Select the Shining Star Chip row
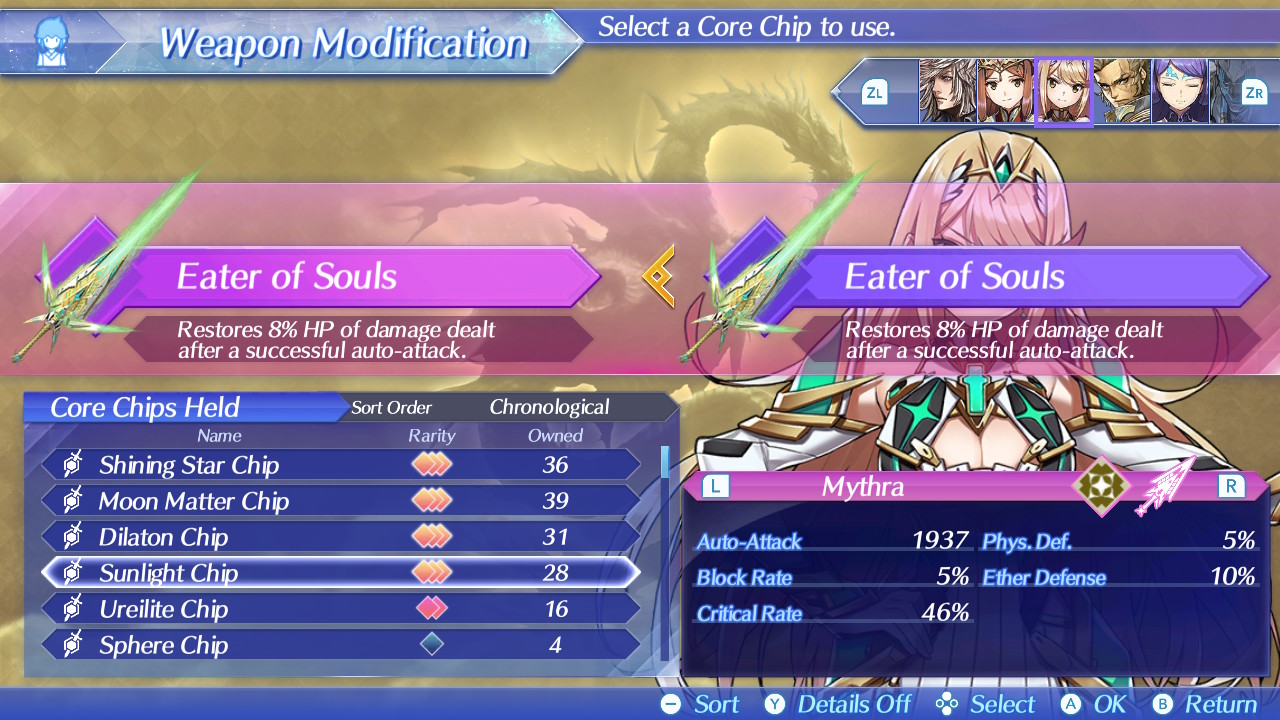 pos(340,465)
